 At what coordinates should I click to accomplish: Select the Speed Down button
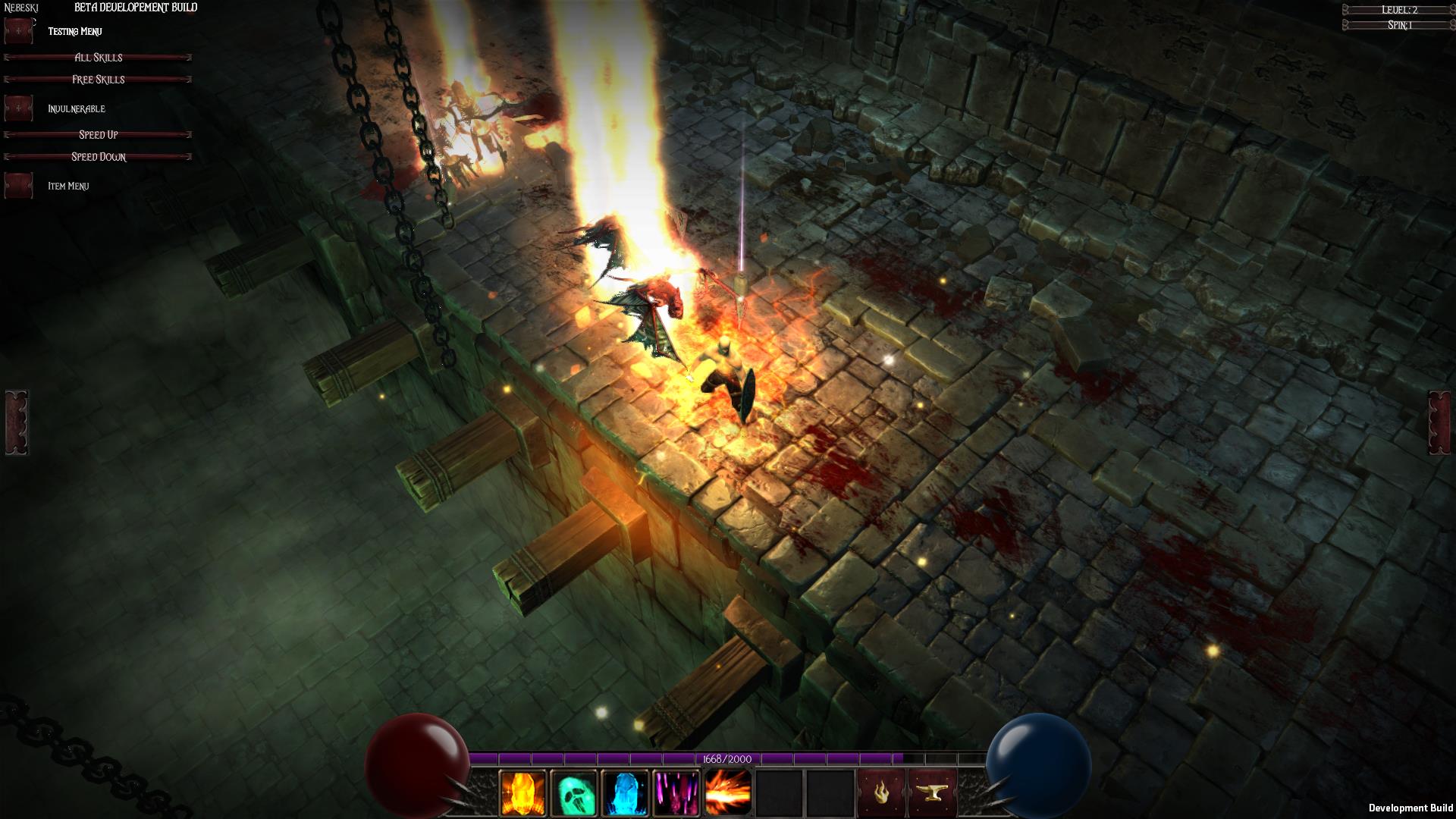98,157
